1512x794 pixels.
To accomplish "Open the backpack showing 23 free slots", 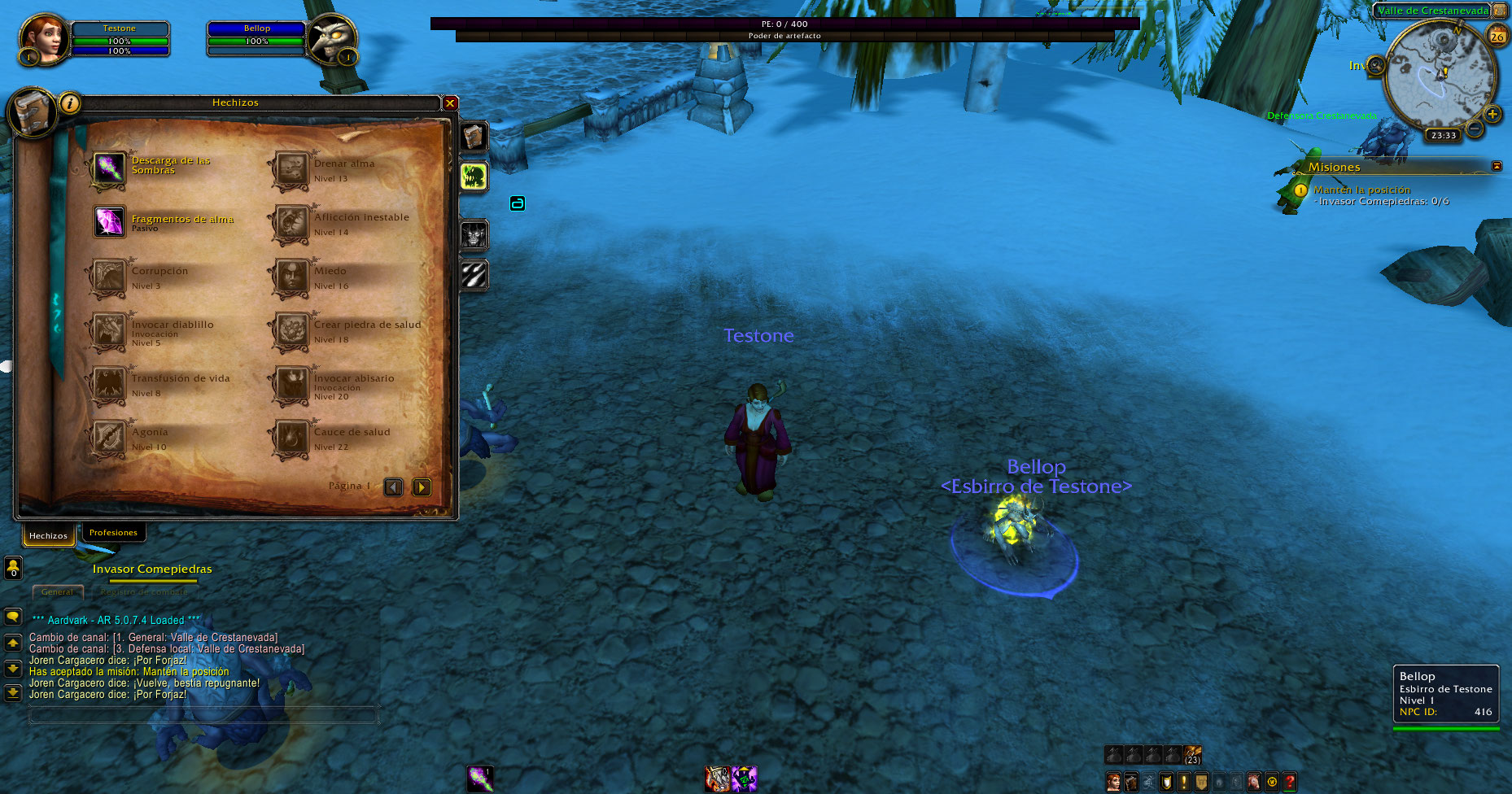I will (1193, 755).
